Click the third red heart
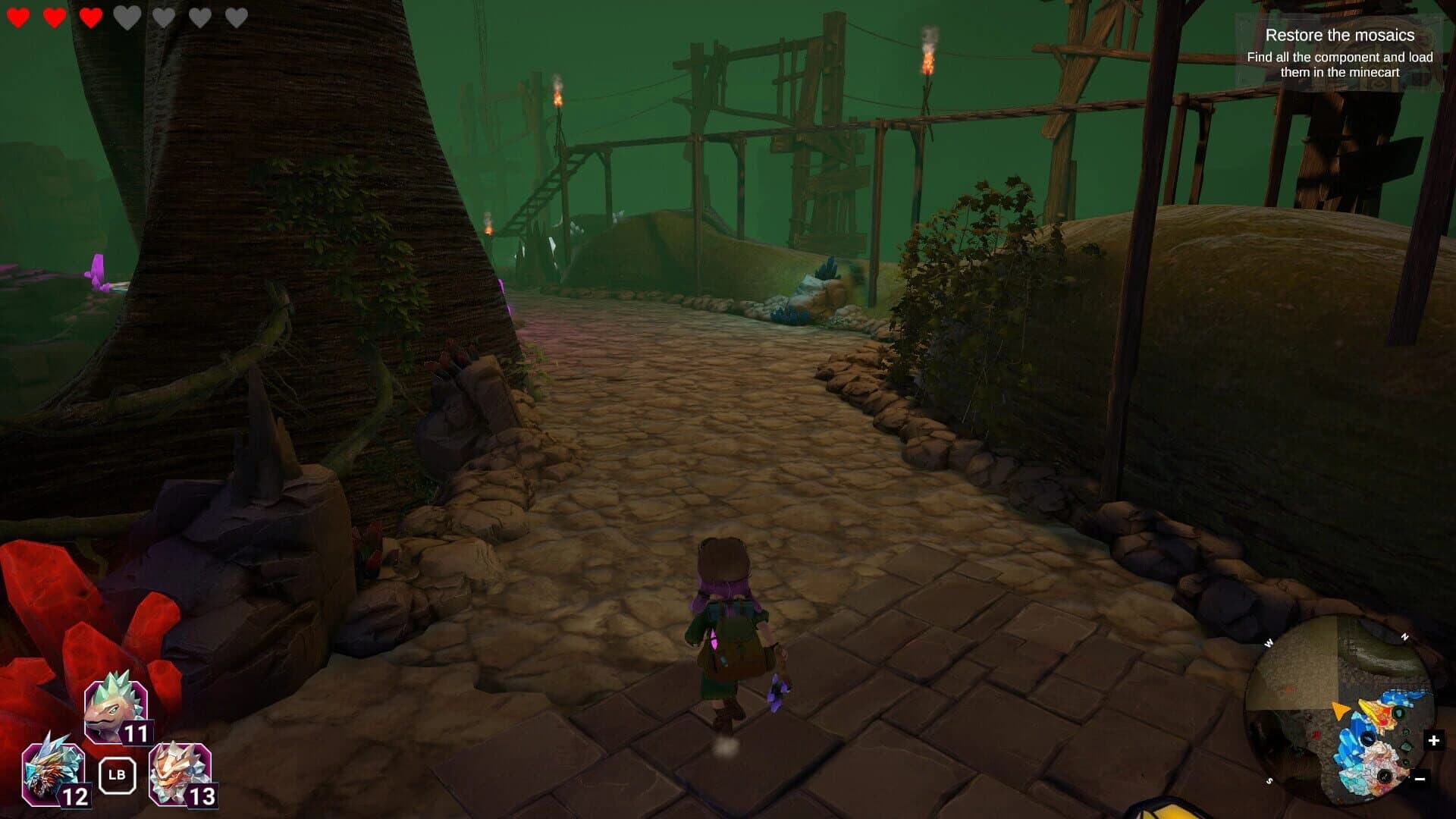 pyautogui.click(x=89, y=18)
